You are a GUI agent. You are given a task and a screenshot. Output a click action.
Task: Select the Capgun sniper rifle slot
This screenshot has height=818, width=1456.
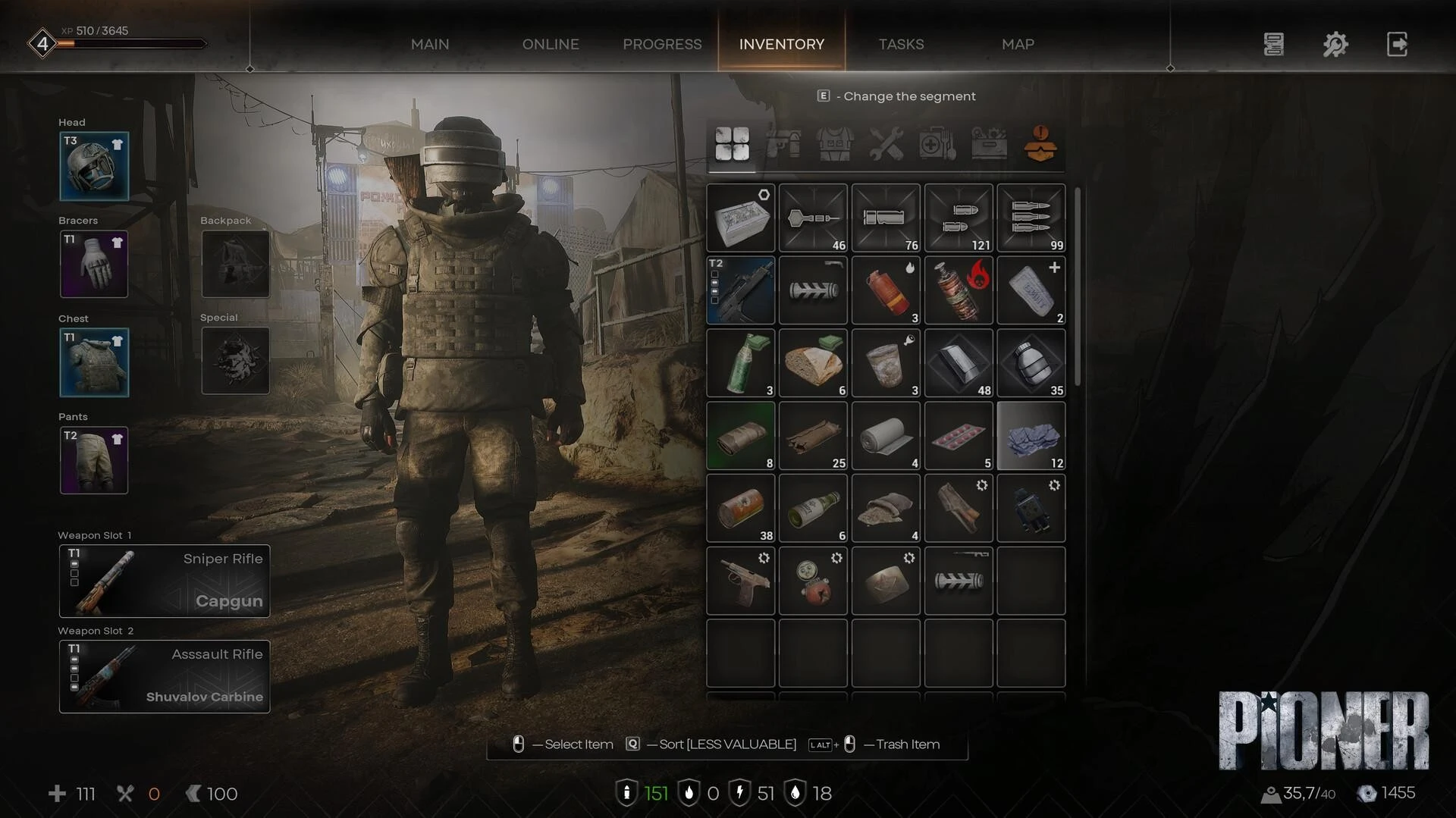coord(165,581)
